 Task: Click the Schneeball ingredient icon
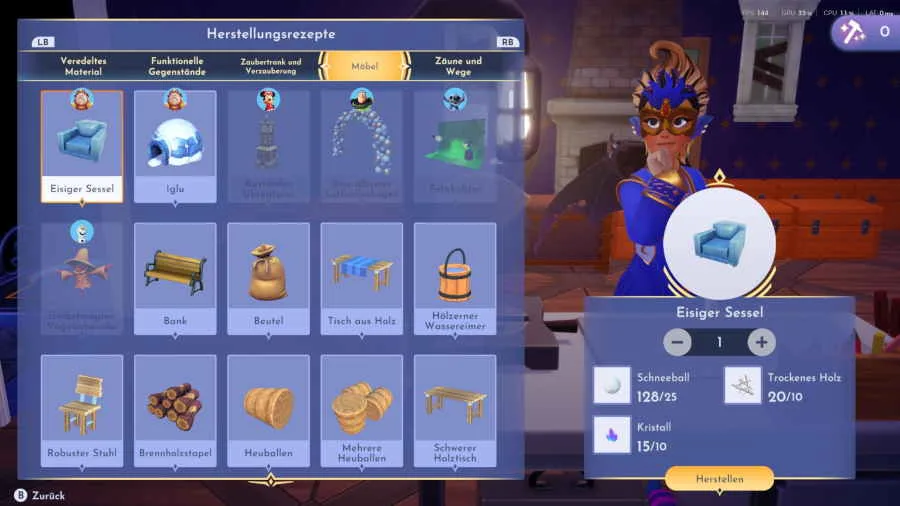coord(612,385)
